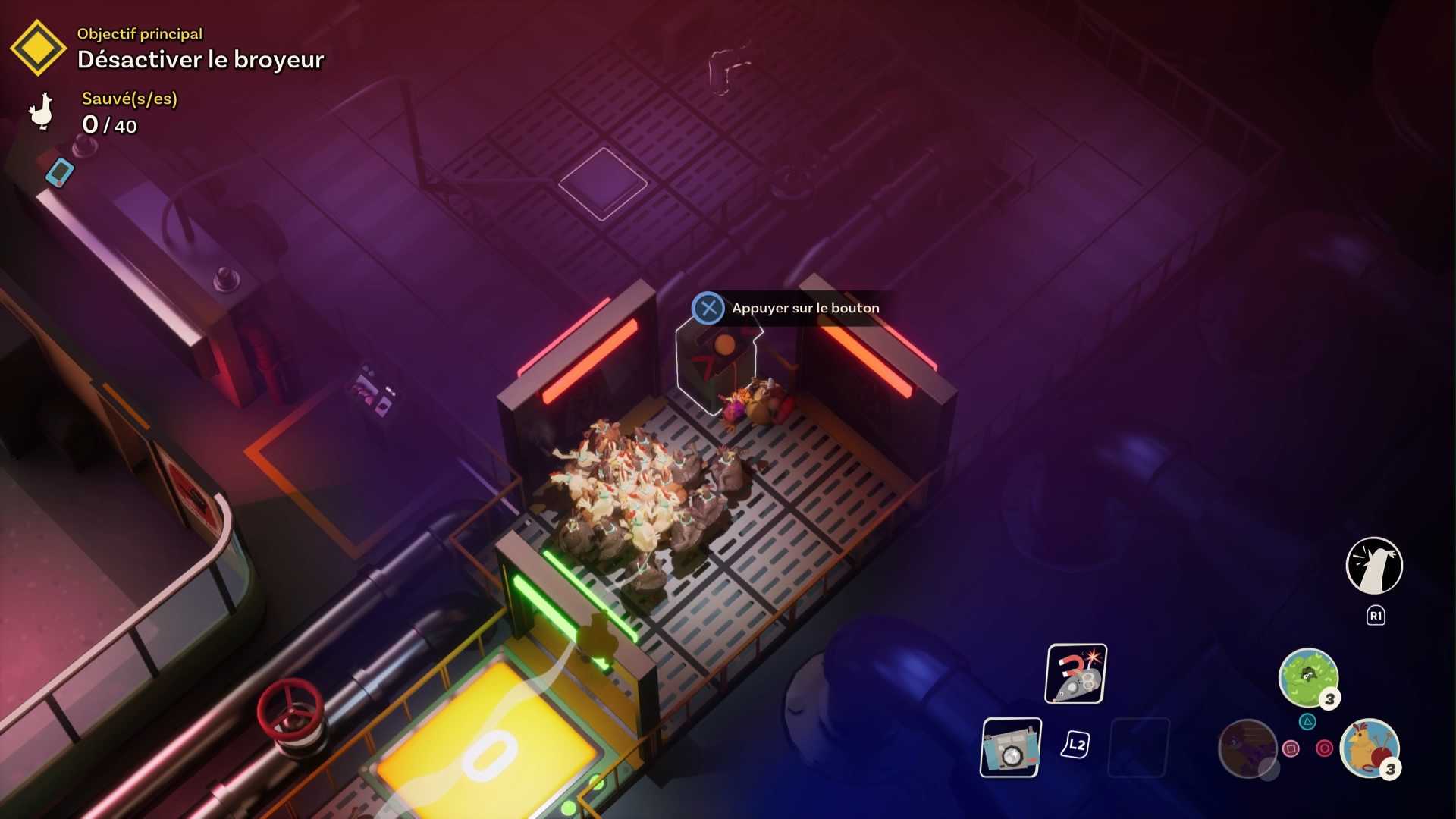Screen dimensions: 1456x819
Task: Select the magnet mouse gadget slot
Action: coord(1076,673)
